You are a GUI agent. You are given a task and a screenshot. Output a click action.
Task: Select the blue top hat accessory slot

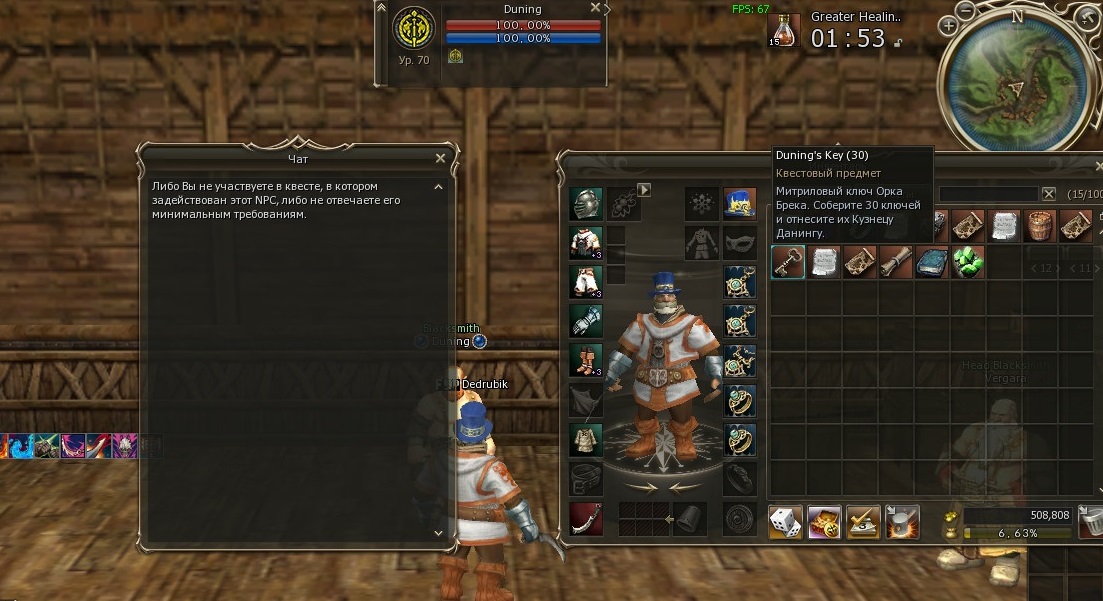click(x=739, y=203)
